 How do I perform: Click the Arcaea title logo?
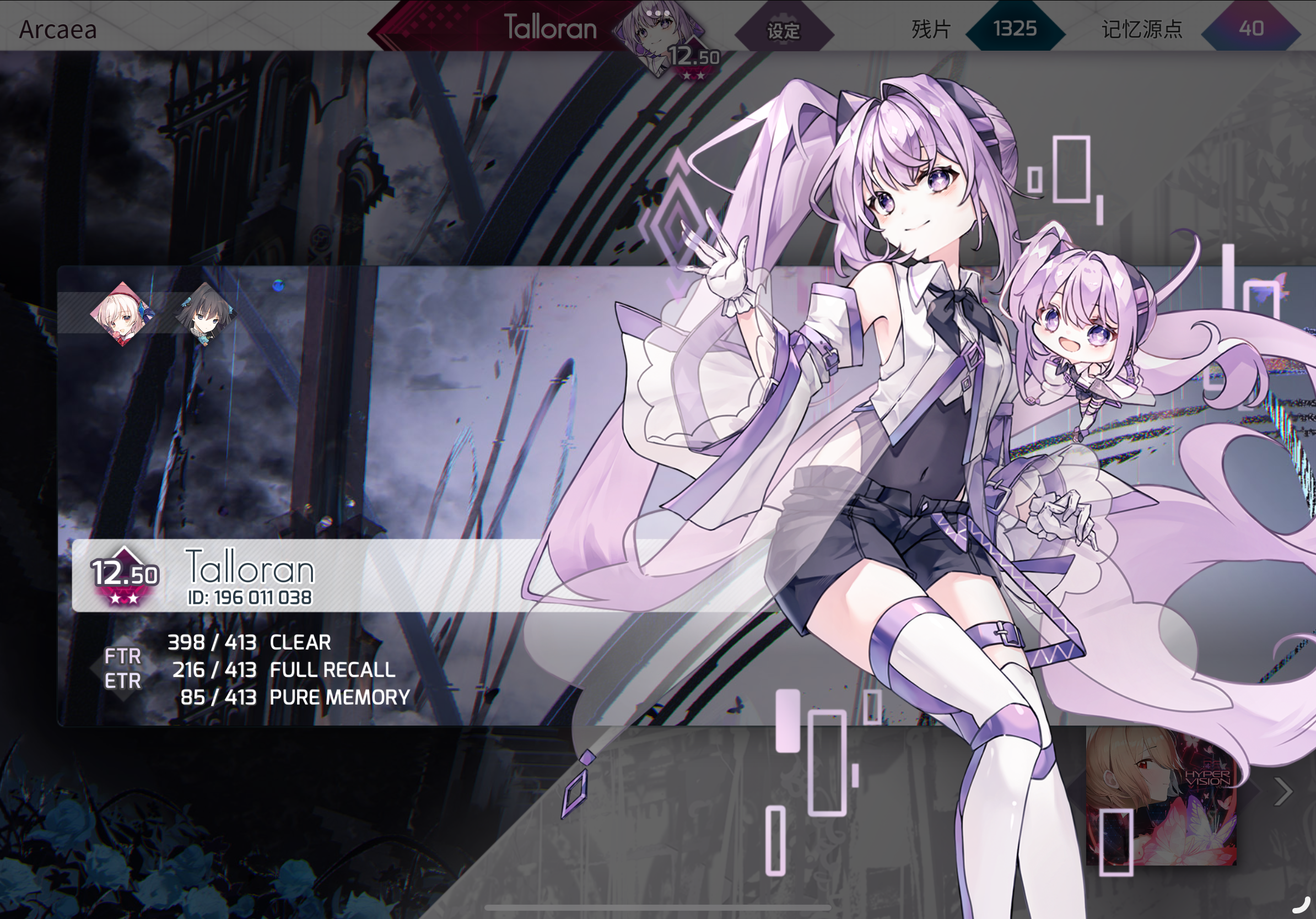(x=58, y=30)
